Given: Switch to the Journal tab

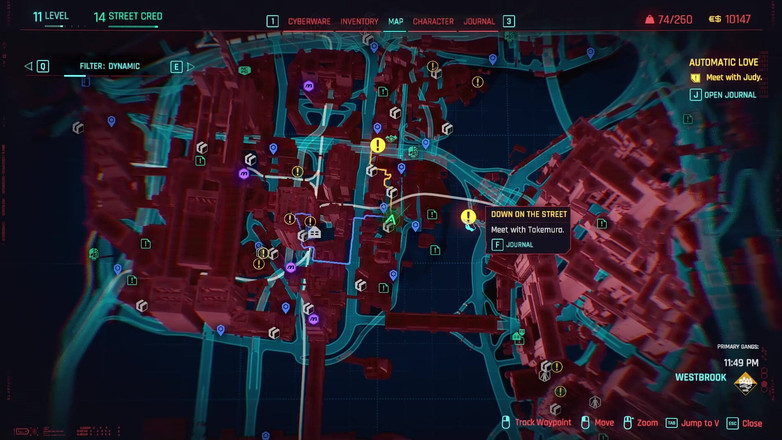Looking at the screenshot, I should 479,21.
